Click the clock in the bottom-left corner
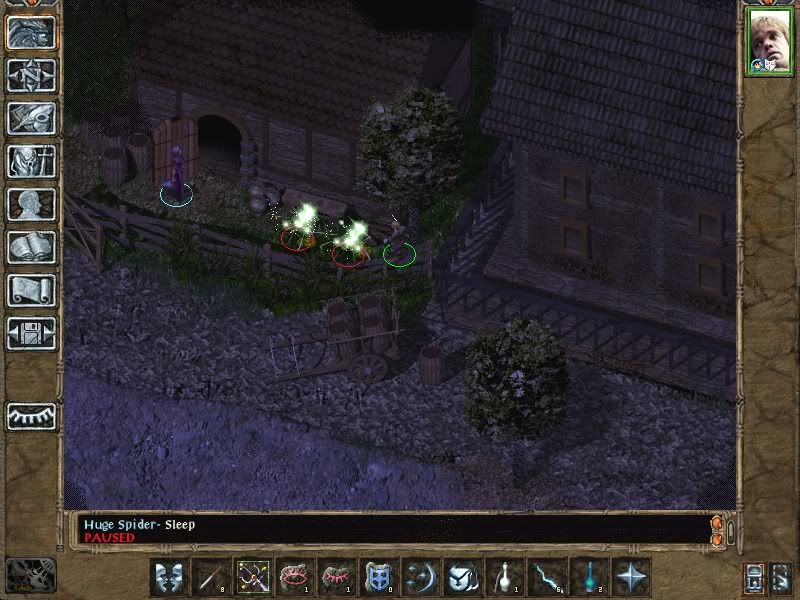Image resolution: width=800 pixels, height=600 pixels. pyautogui.click(x=30, y=574)
